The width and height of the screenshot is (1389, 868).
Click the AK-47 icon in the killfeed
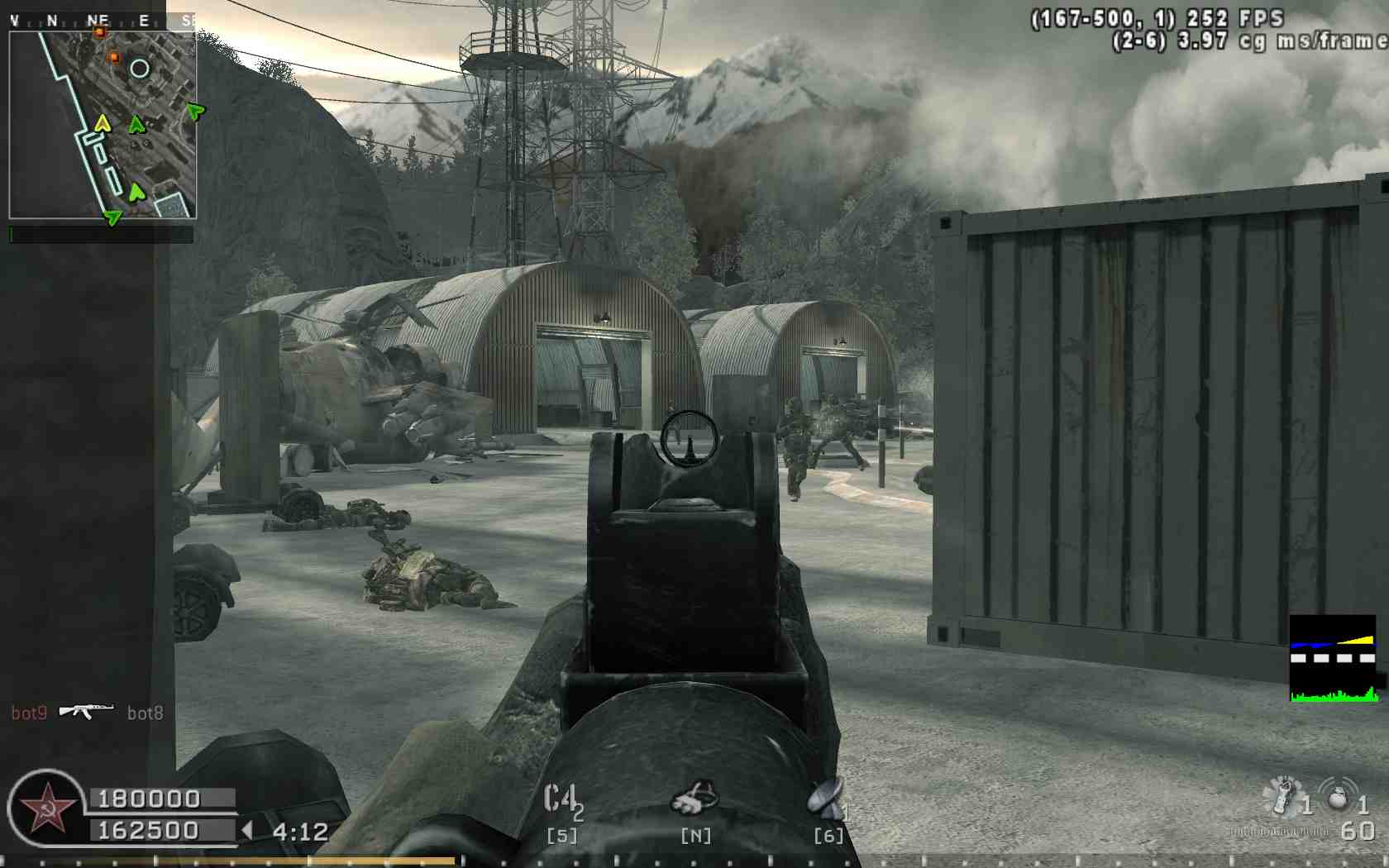coord(86,710)
